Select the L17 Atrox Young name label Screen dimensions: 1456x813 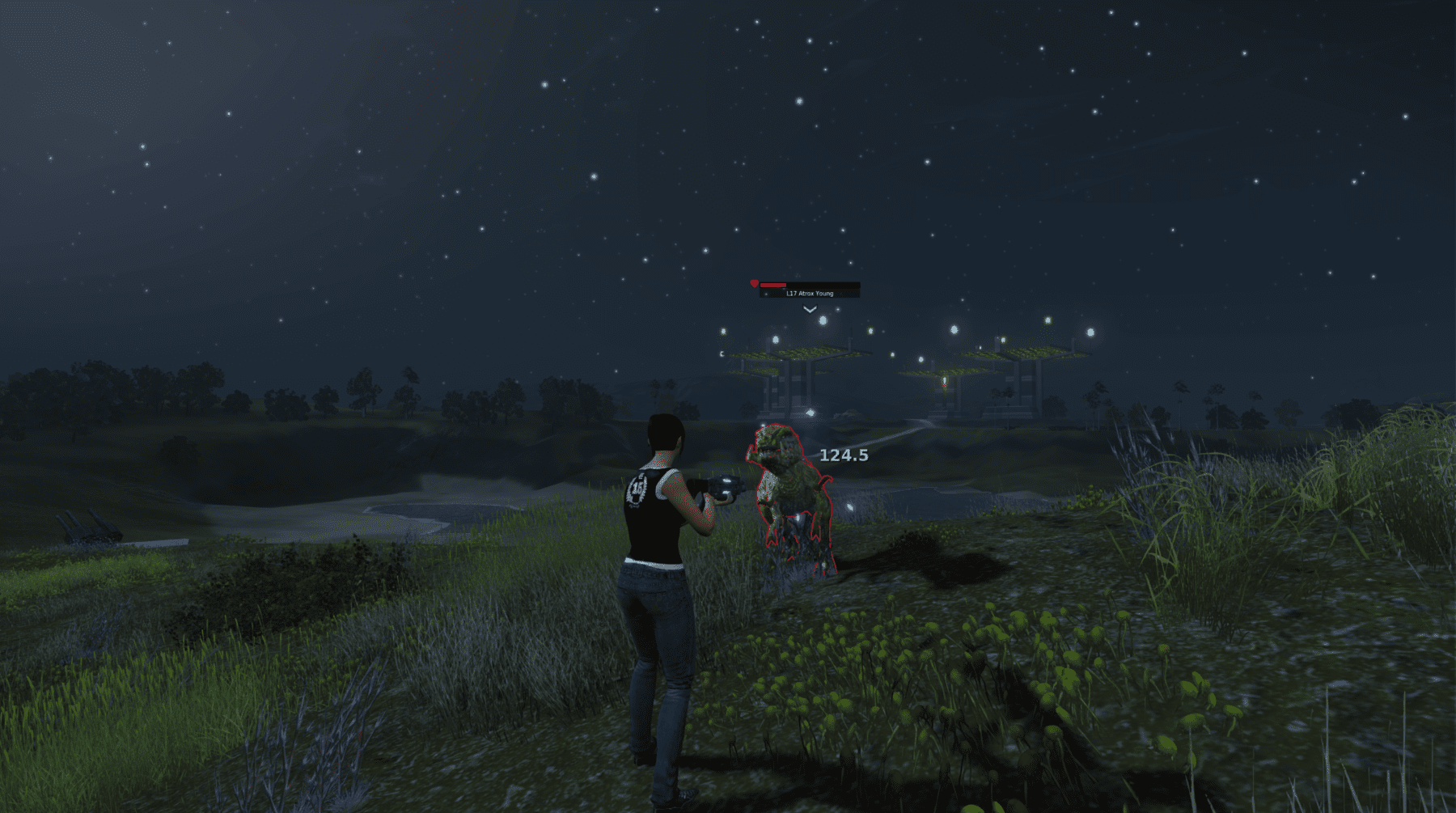coord(809,294)
